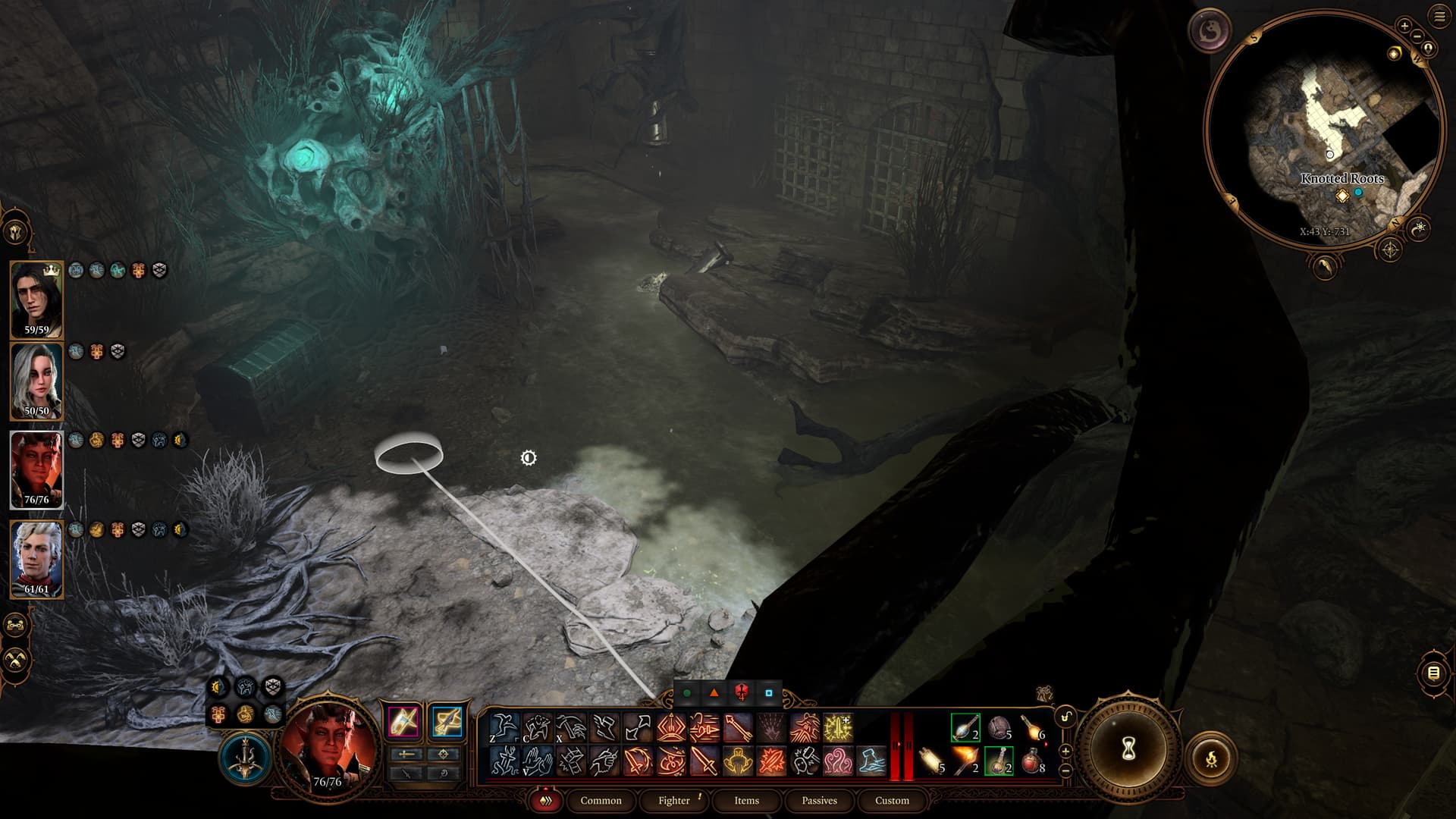Toggle the hotbar lock icon
Image resolution: width=1456 pixels, height=819 pixels.
click(1065, 717)
